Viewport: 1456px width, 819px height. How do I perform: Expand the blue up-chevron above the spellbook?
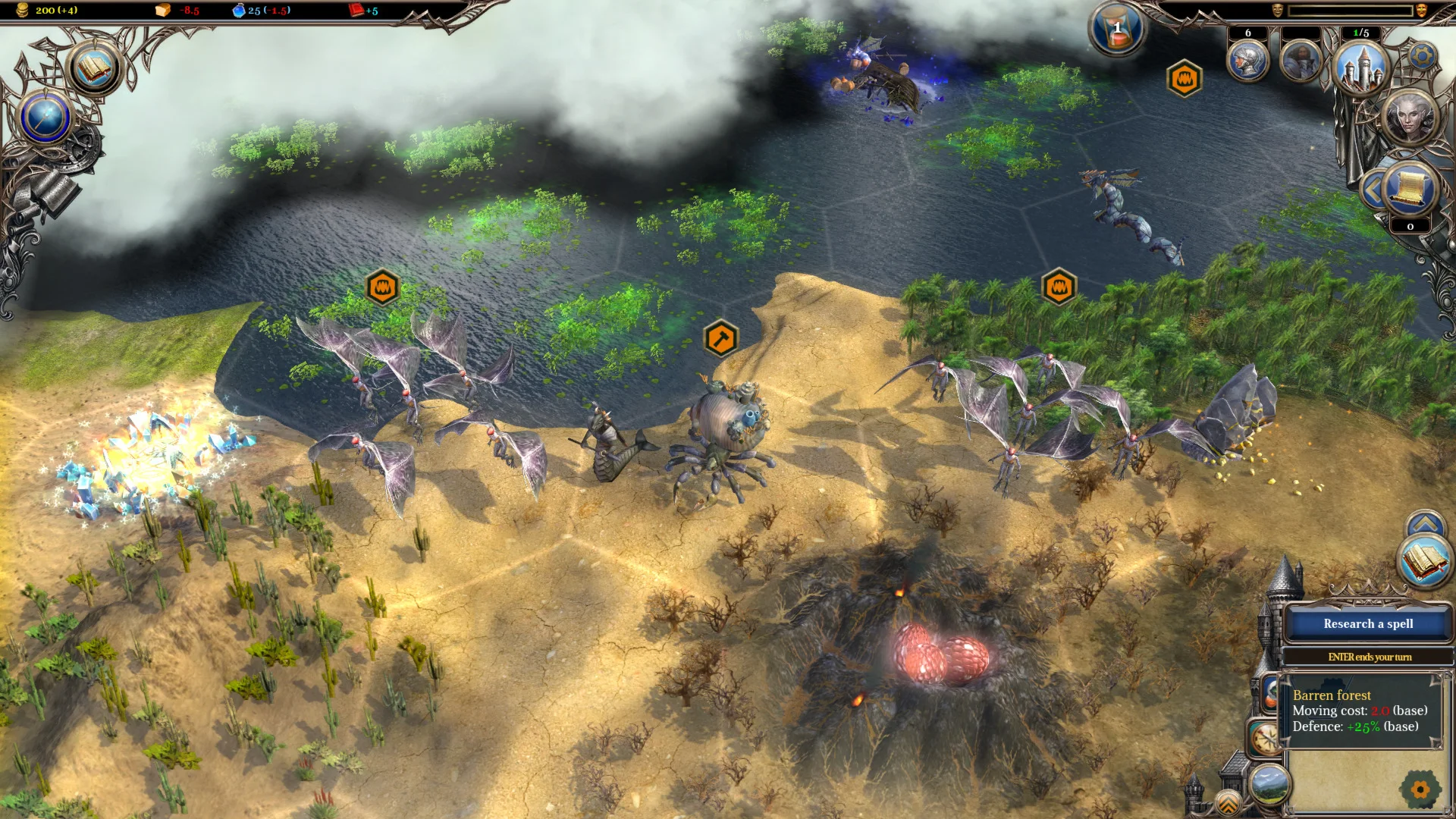pos(1425,524)
